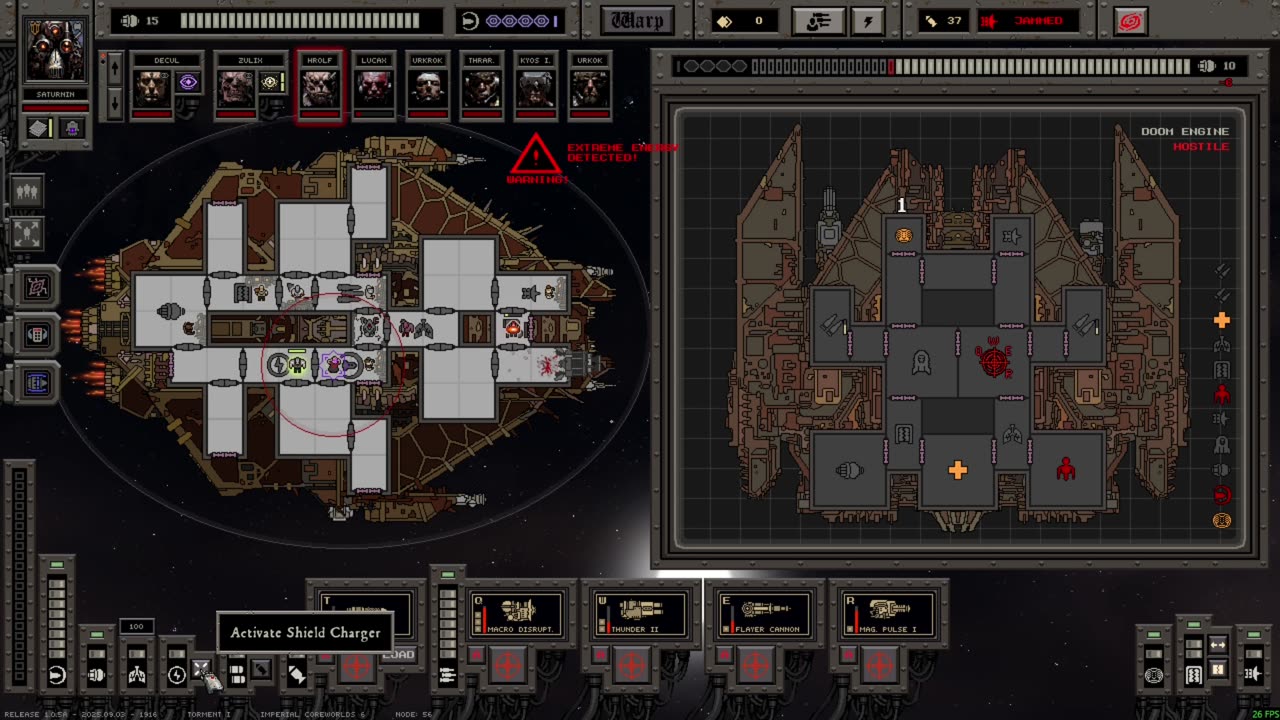Click the lightning bolt button in top bar
Image resolution: width=1280 pixels, height=720 pixels.
pos(868,21)
